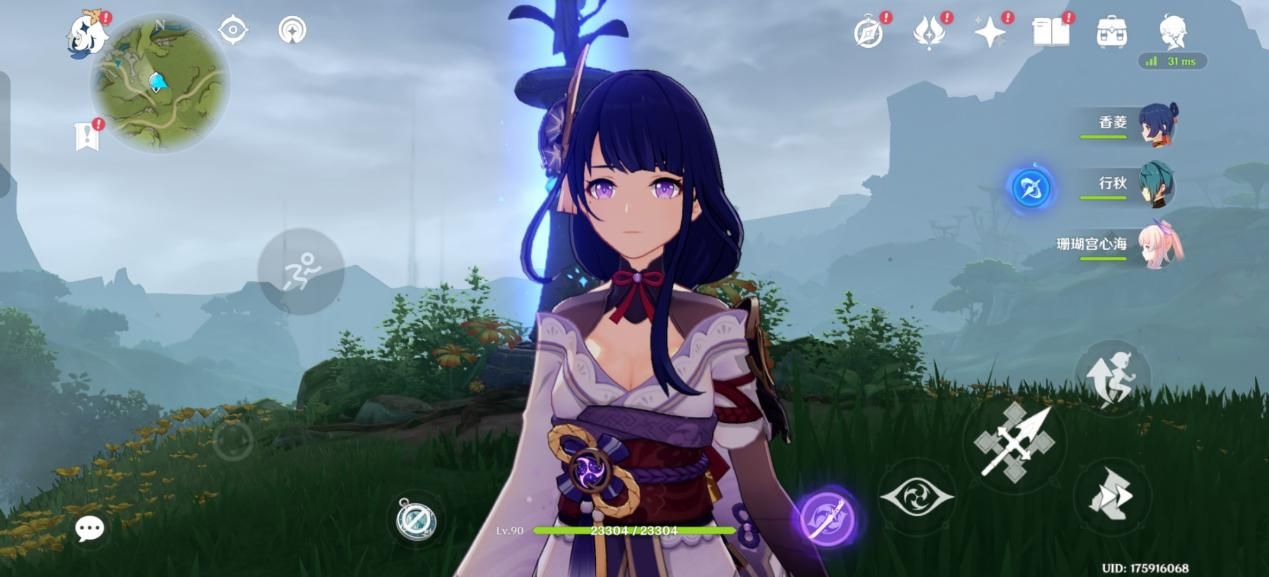Activate the purple Elemental Burst button
Viewport: 1269px width, 577px height.
click(x=826, y=518)
